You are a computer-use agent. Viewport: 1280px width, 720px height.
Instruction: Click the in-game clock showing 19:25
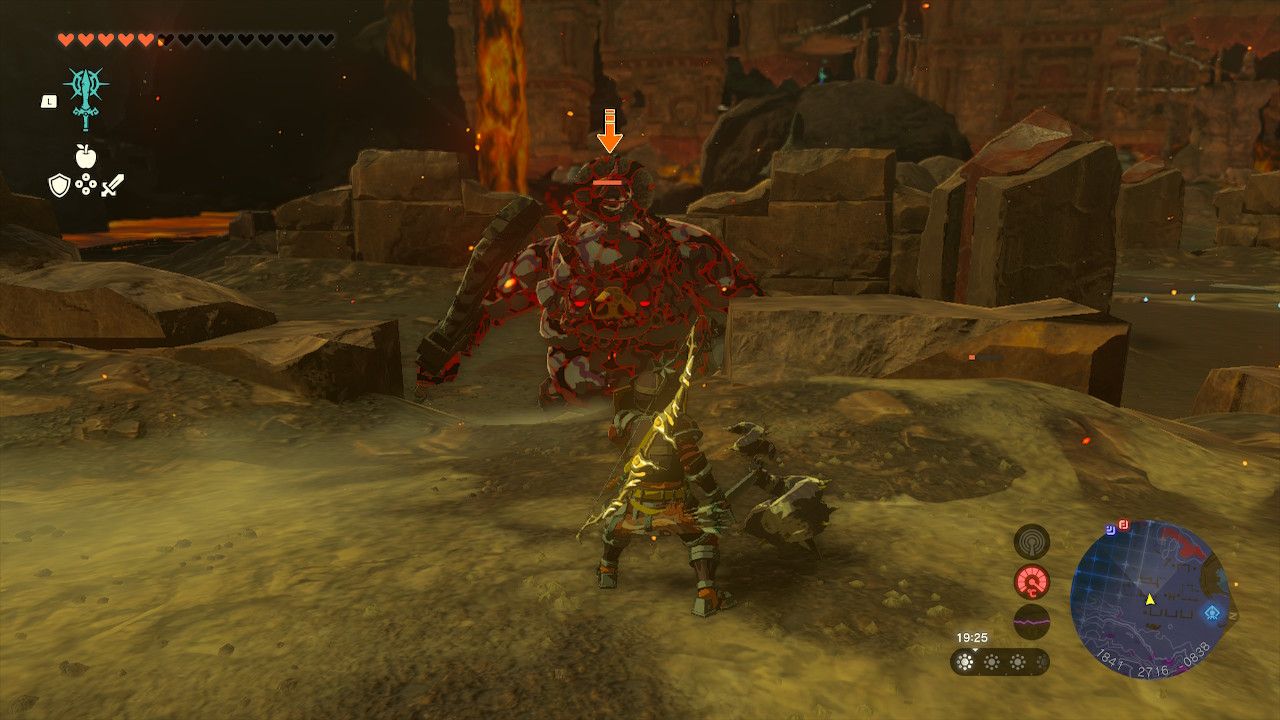point(972,636)
